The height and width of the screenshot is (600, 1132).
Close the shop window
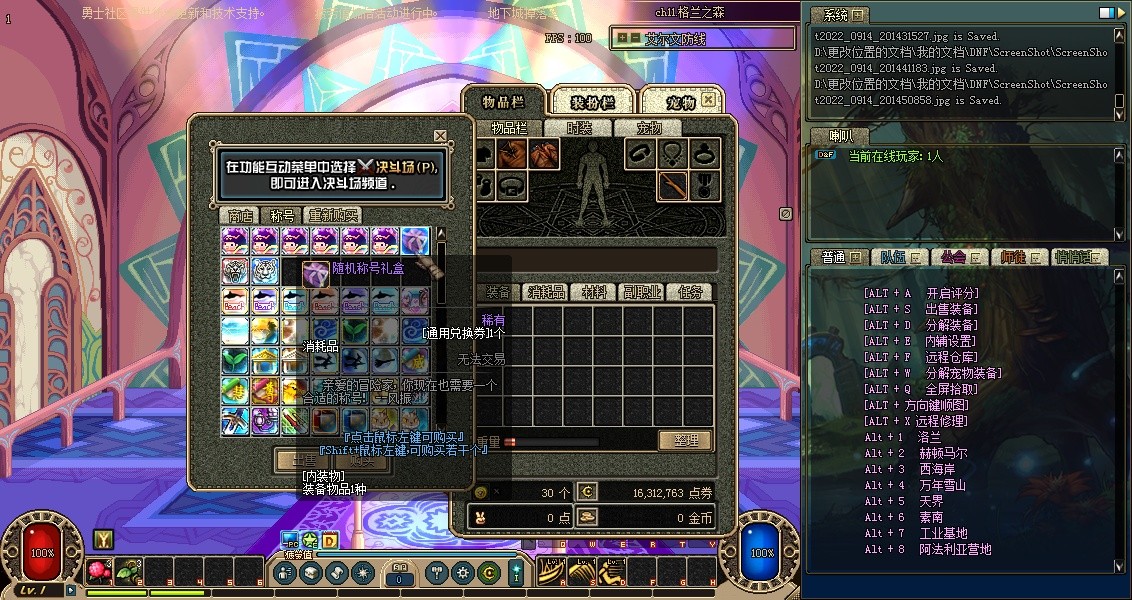[x=440, y=136]
